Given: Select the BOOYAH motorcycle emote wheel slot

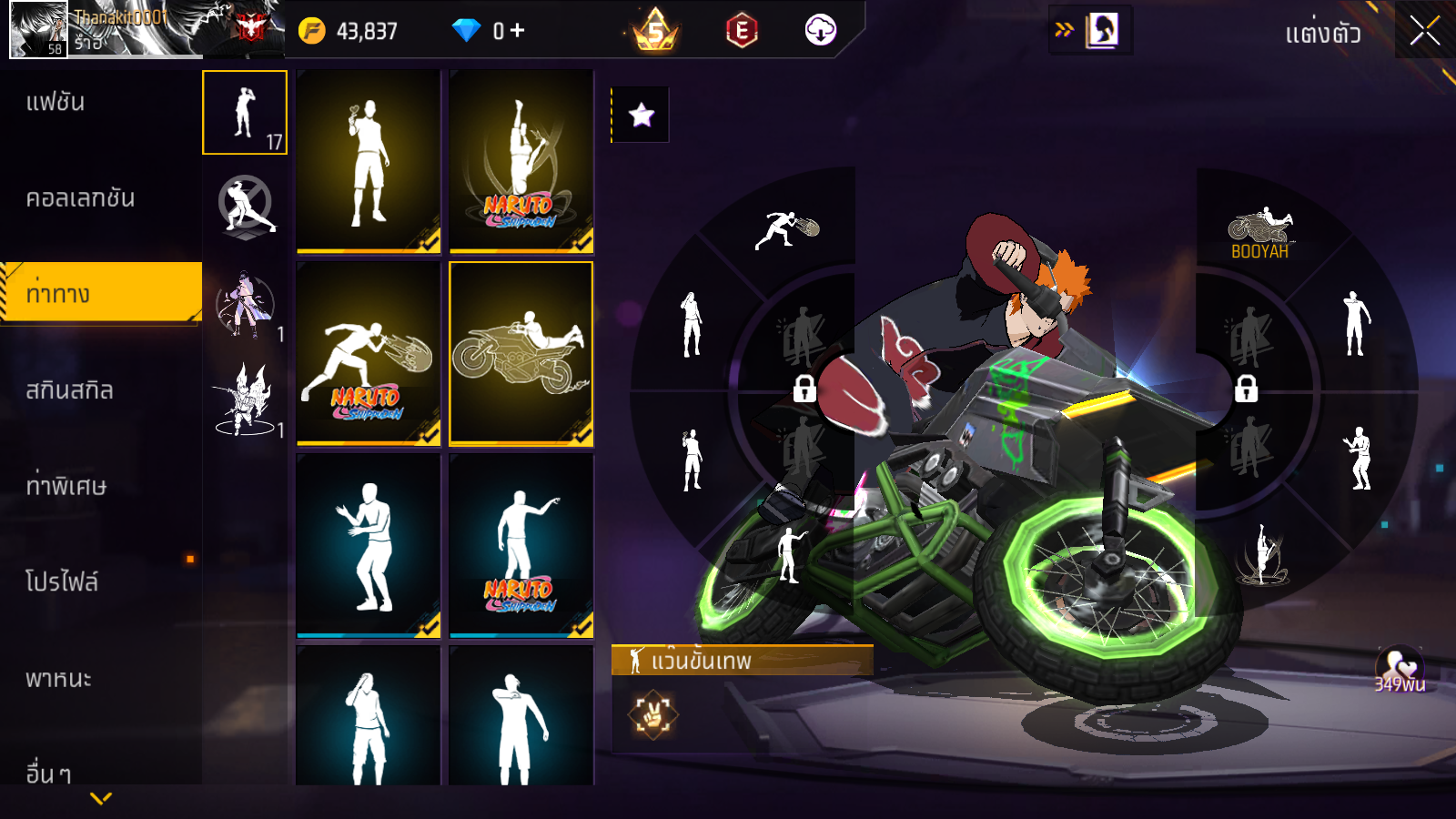Looking at the screenshot, I should tap(1260, 234).
